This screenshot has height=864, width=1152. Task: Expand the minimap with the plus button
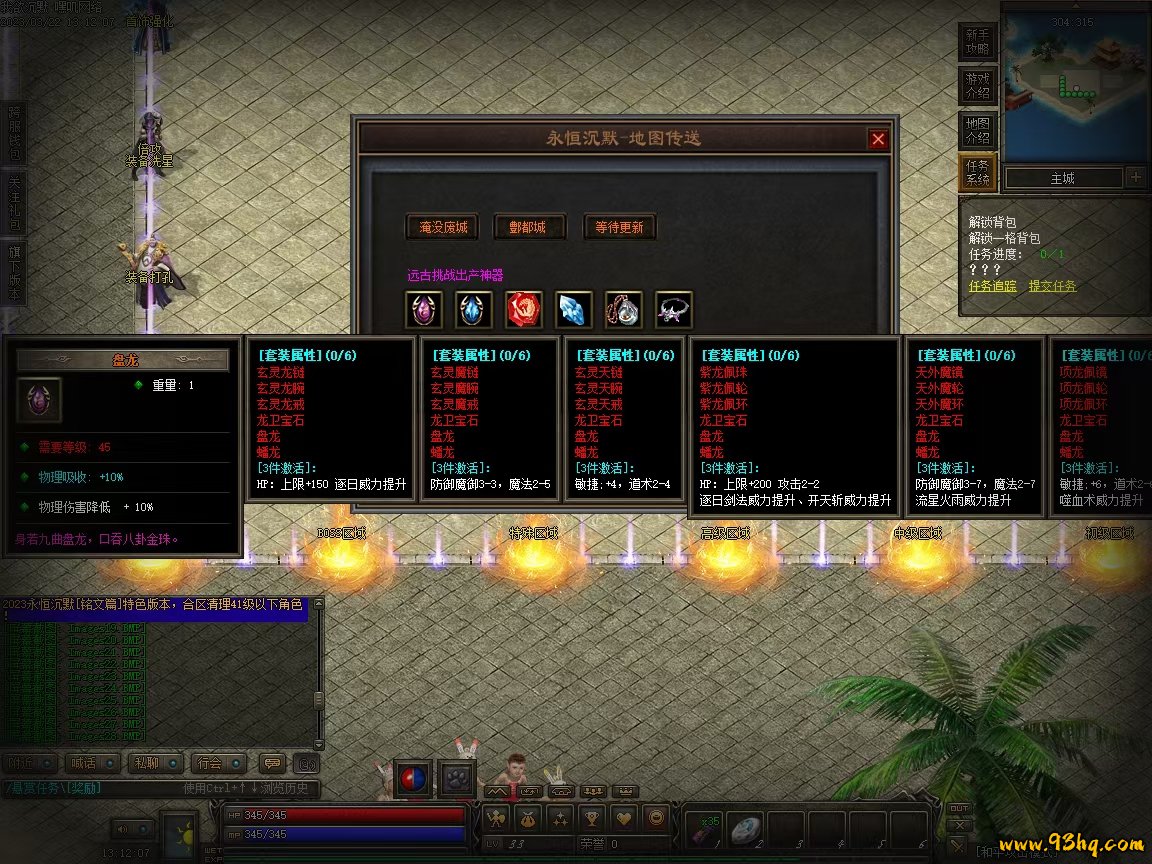pos(1135,178)
